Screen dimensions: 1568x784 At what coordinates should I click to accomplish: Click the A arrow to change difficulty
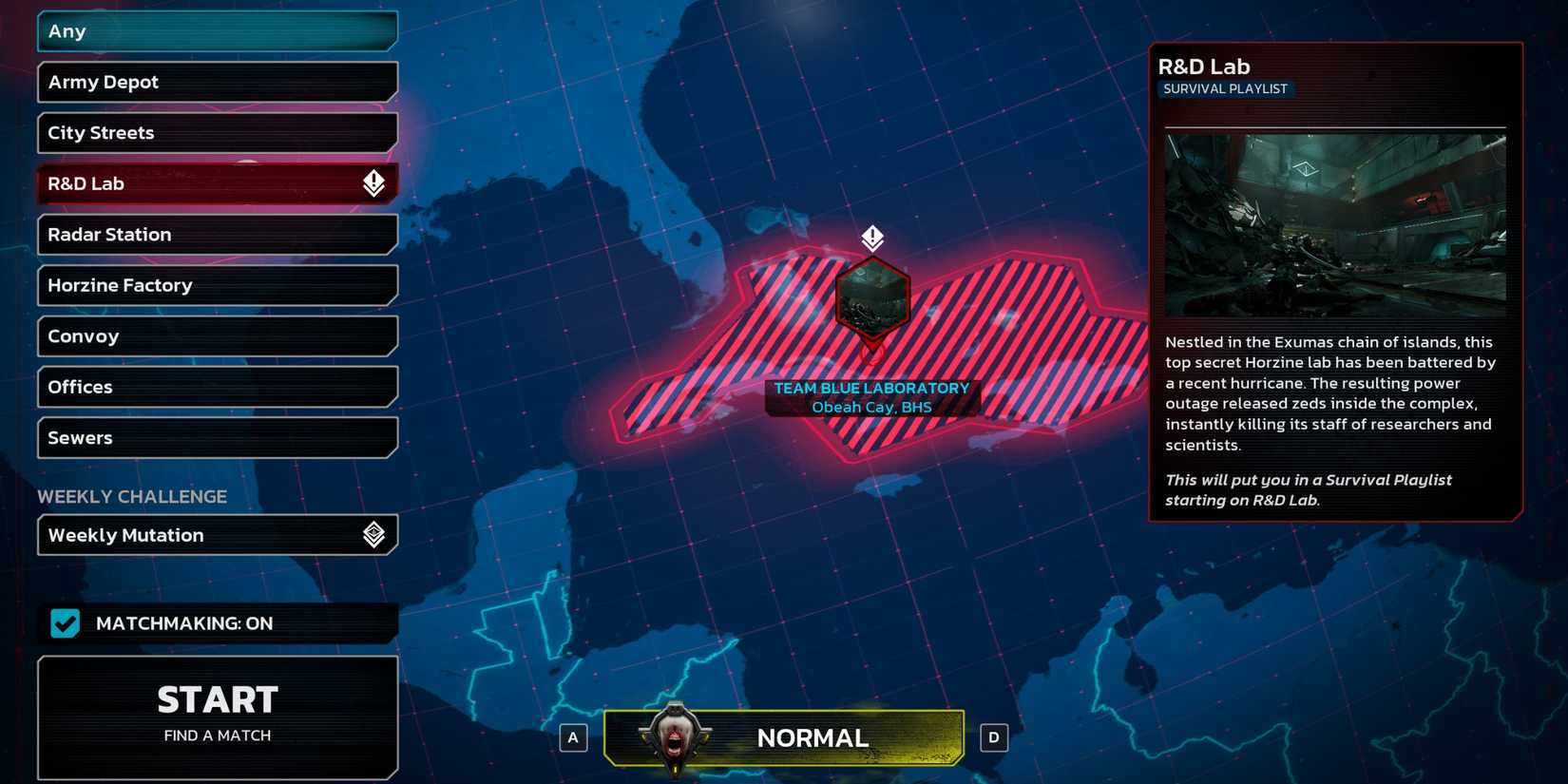[x=573, y=736]
